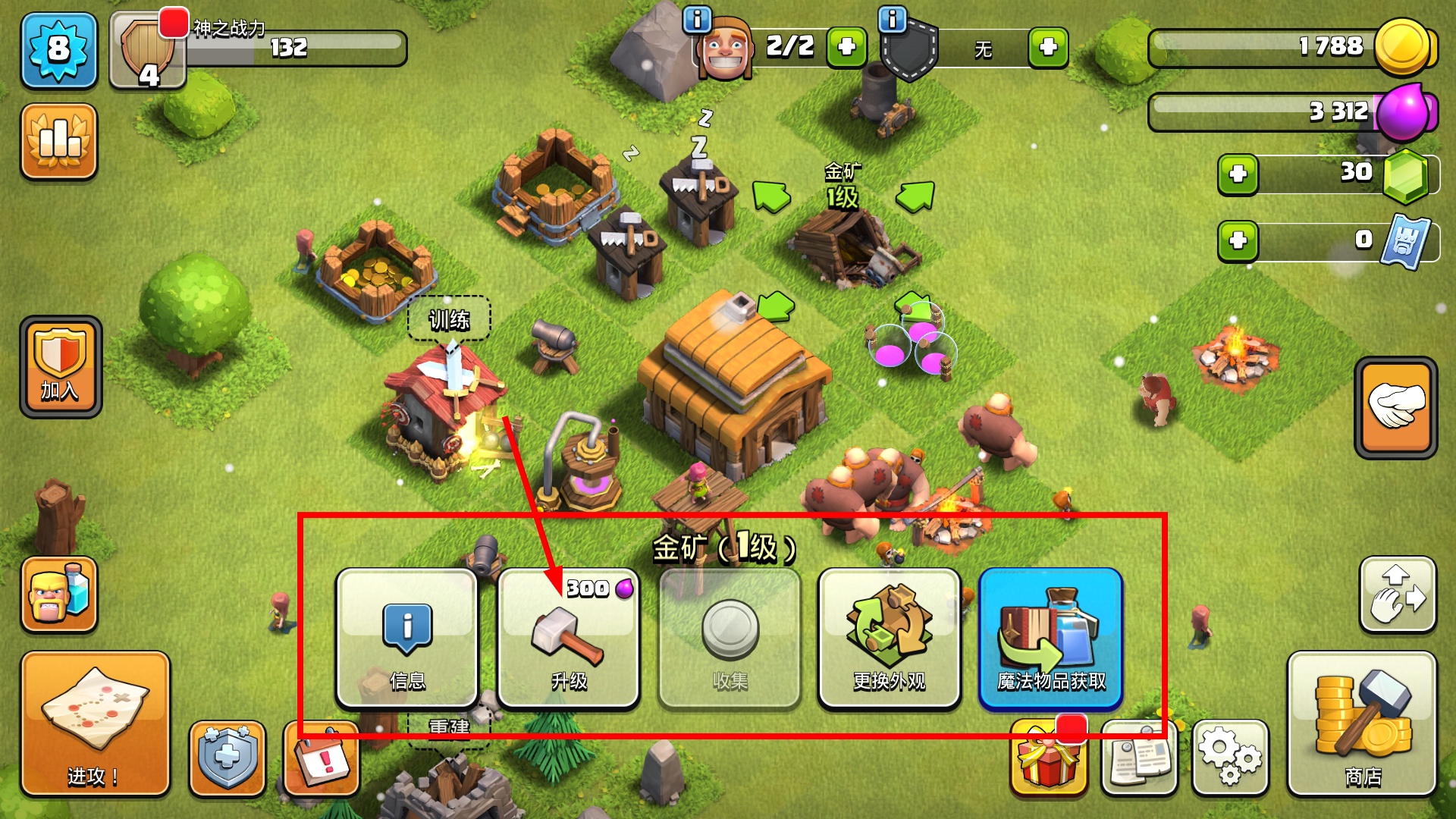
Task: Tap the 更换外观 change appearance button
Action: (890, 638)
